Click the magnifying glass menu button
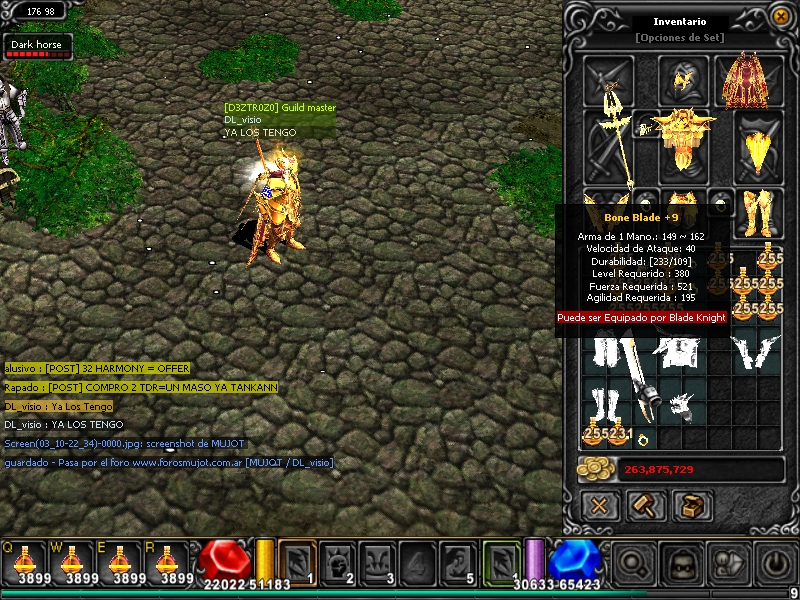The height and width of the screenshot is (600, 800). tap(632, 563)
